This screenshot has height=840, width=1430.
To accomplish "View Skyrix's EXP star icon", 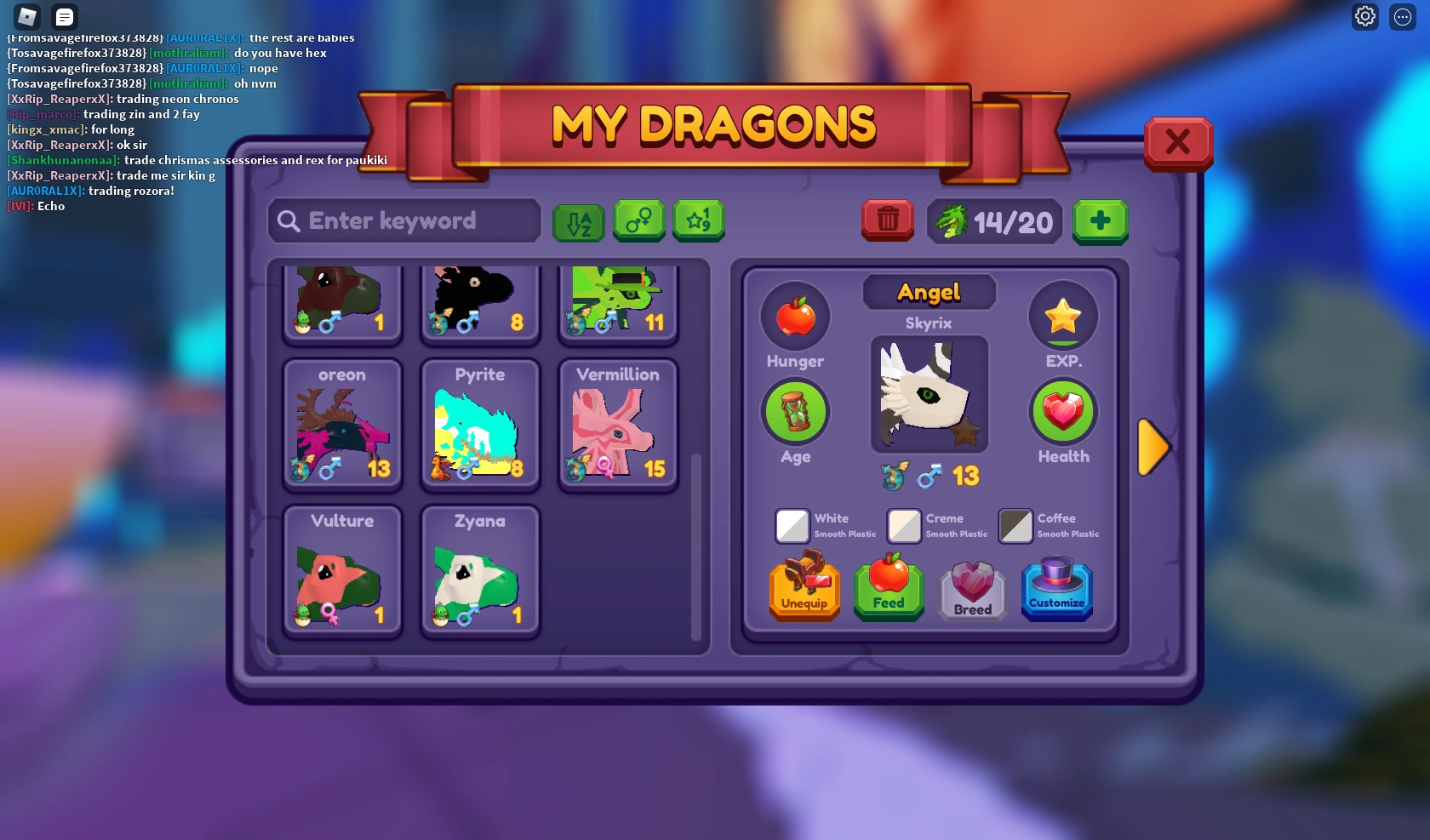I will [x=1062, y=316].
